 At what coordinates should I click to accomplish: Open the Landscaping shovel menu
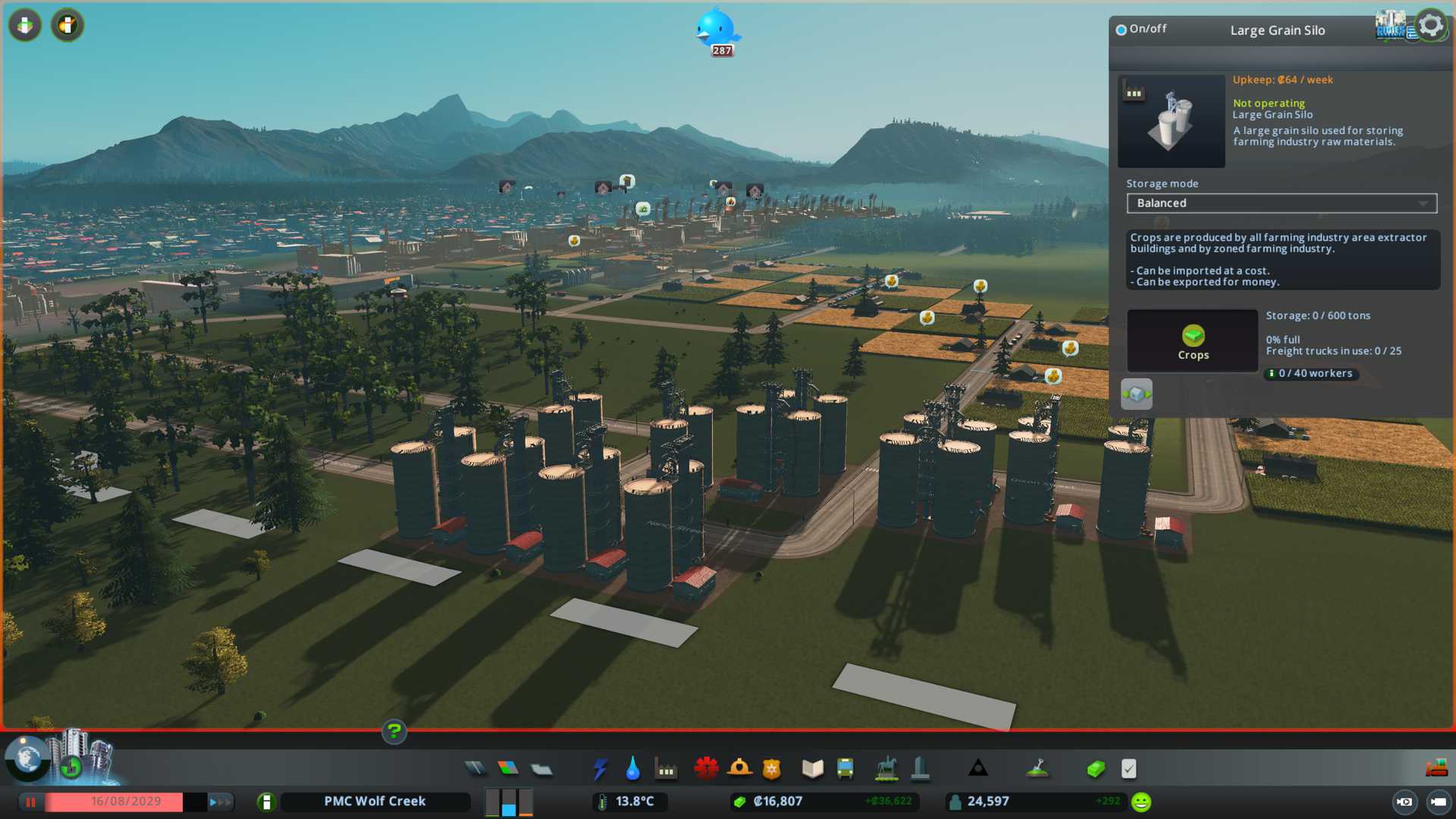1037,769
